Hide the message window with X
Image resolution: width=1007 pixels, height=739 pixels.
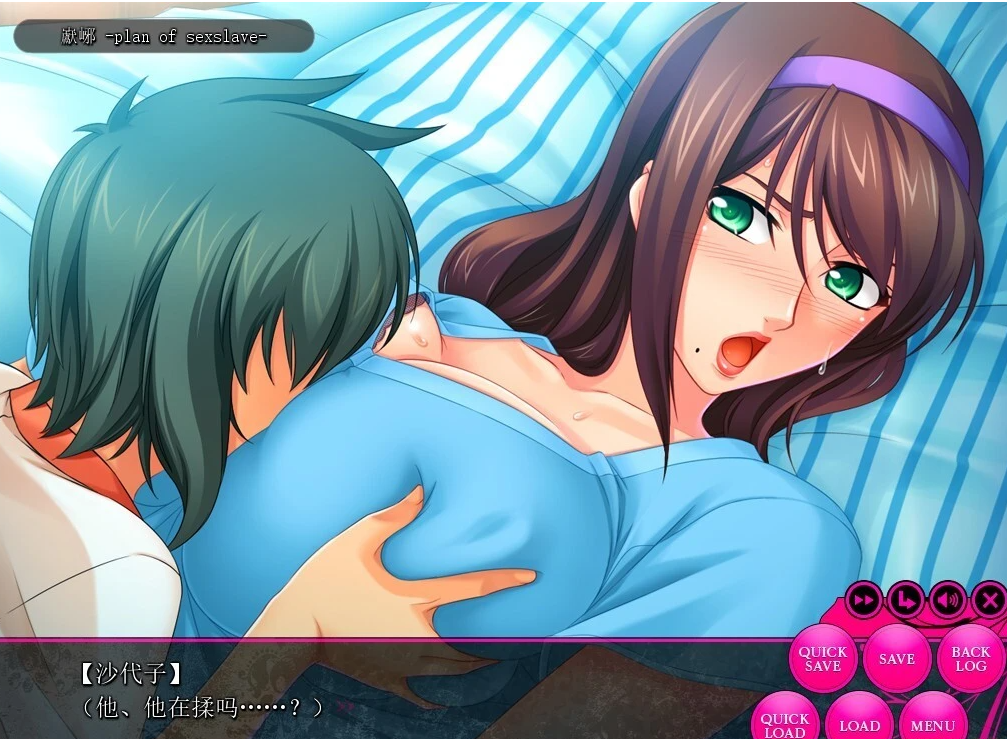[x=988, y=600]
